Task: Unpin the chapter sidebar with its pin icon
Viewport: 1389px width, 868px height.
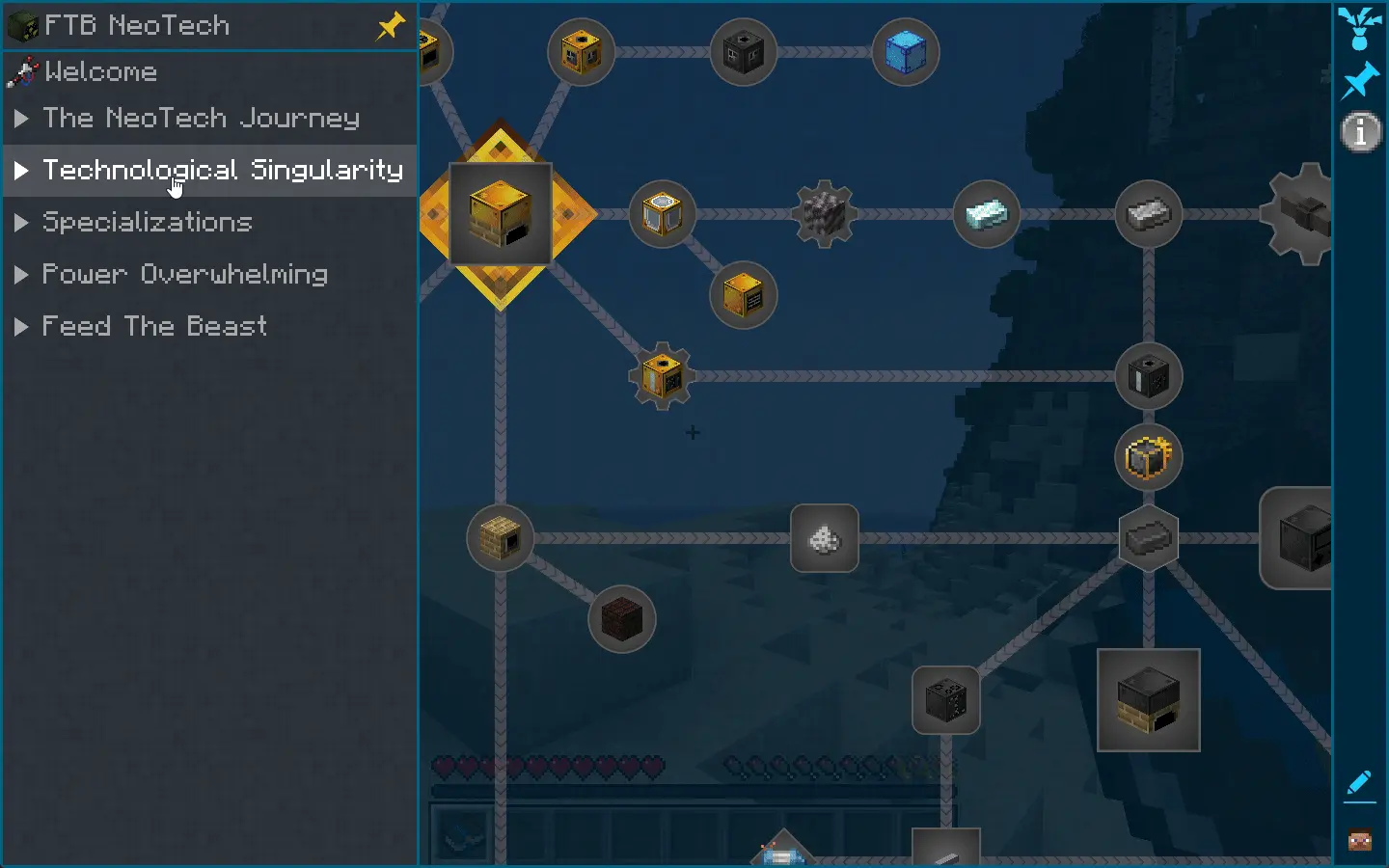Action: 390,26
